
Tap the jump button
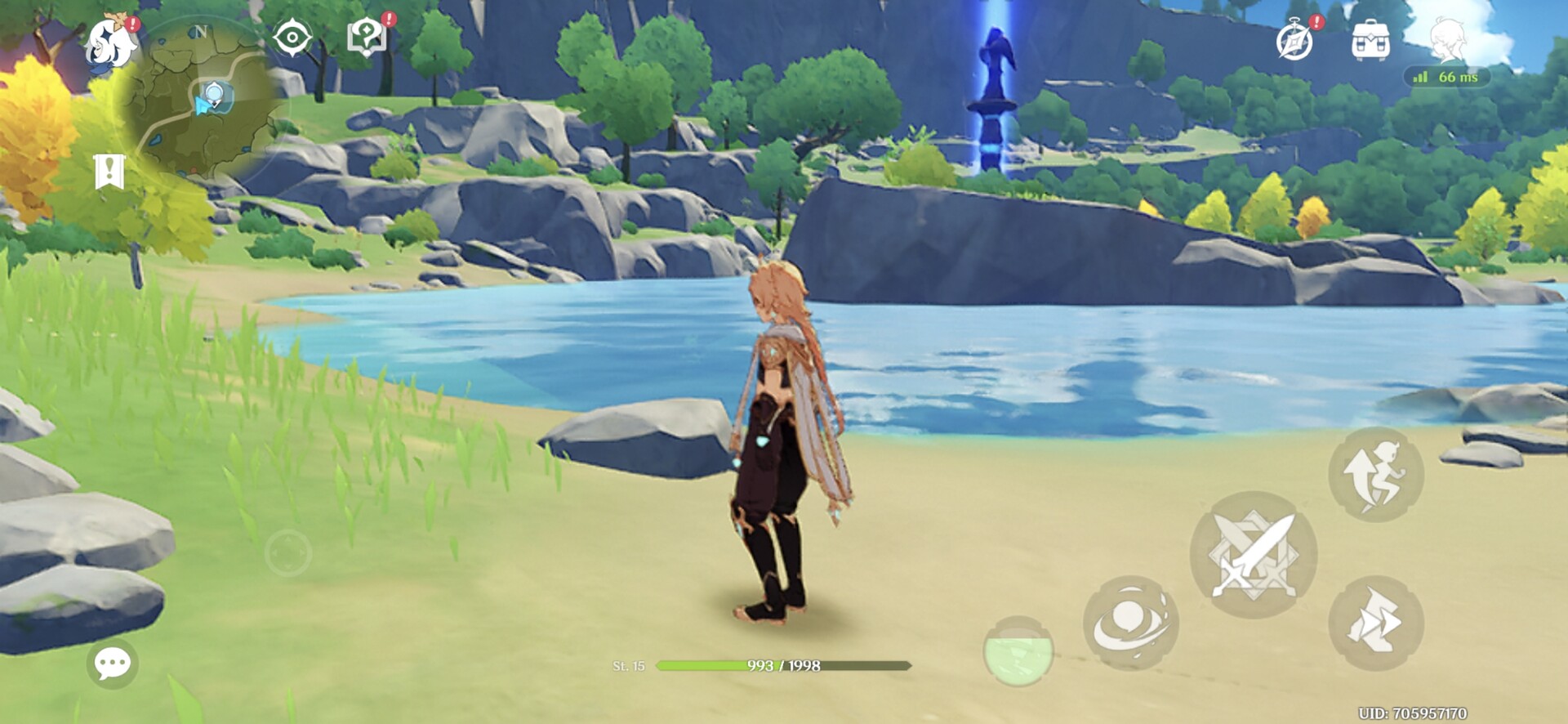pos(1376,474)
